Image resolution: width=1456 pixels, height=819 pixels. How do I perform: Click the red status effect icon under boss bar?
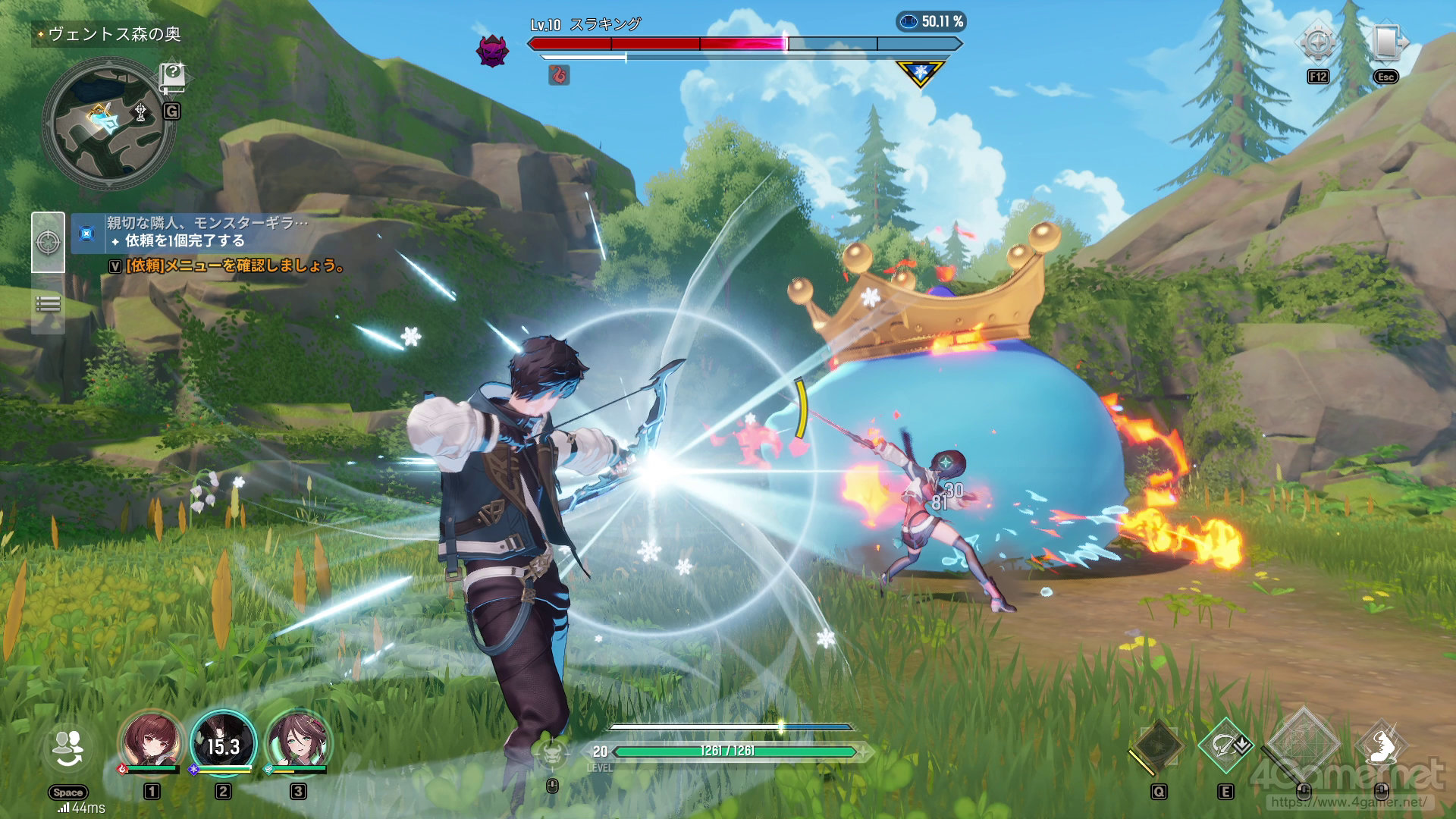(559, 74)
